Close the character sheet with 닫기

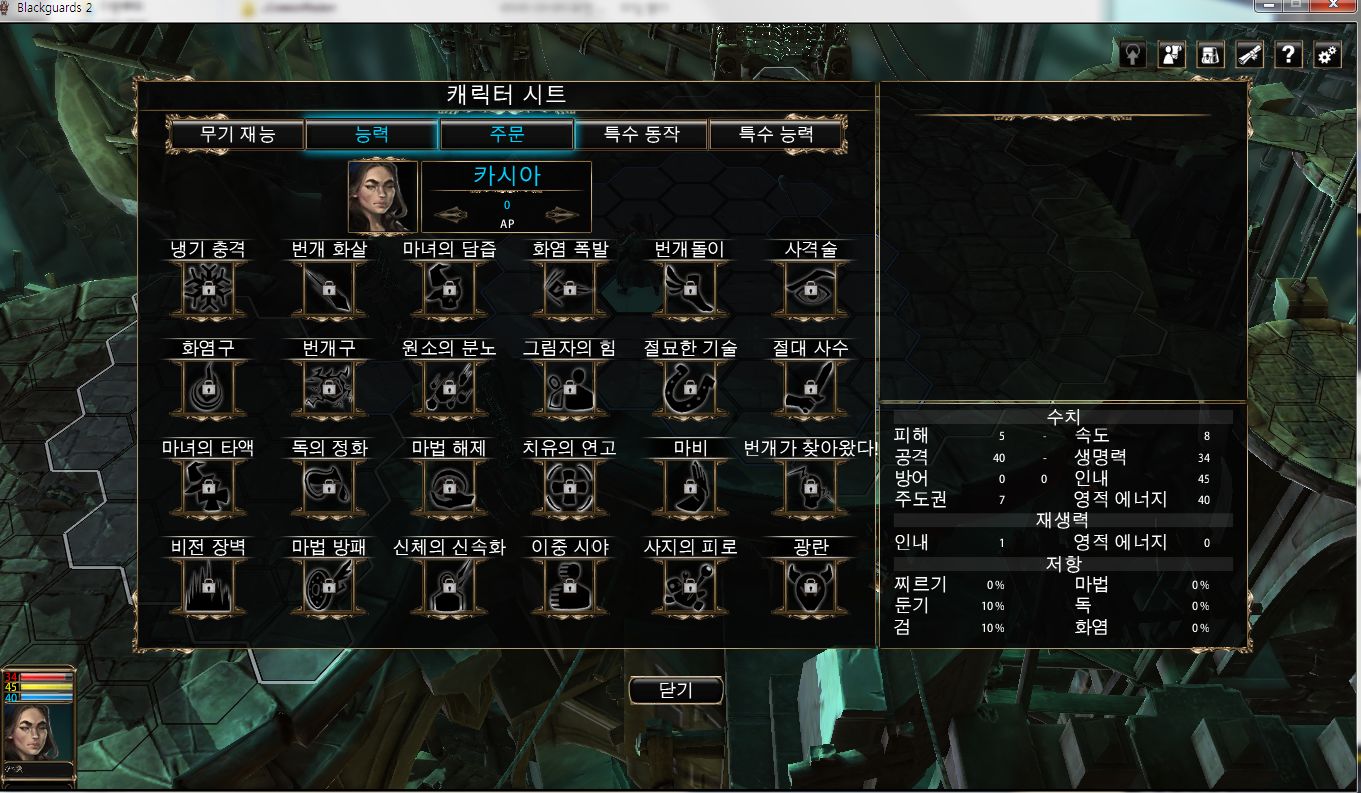(676, 690)
